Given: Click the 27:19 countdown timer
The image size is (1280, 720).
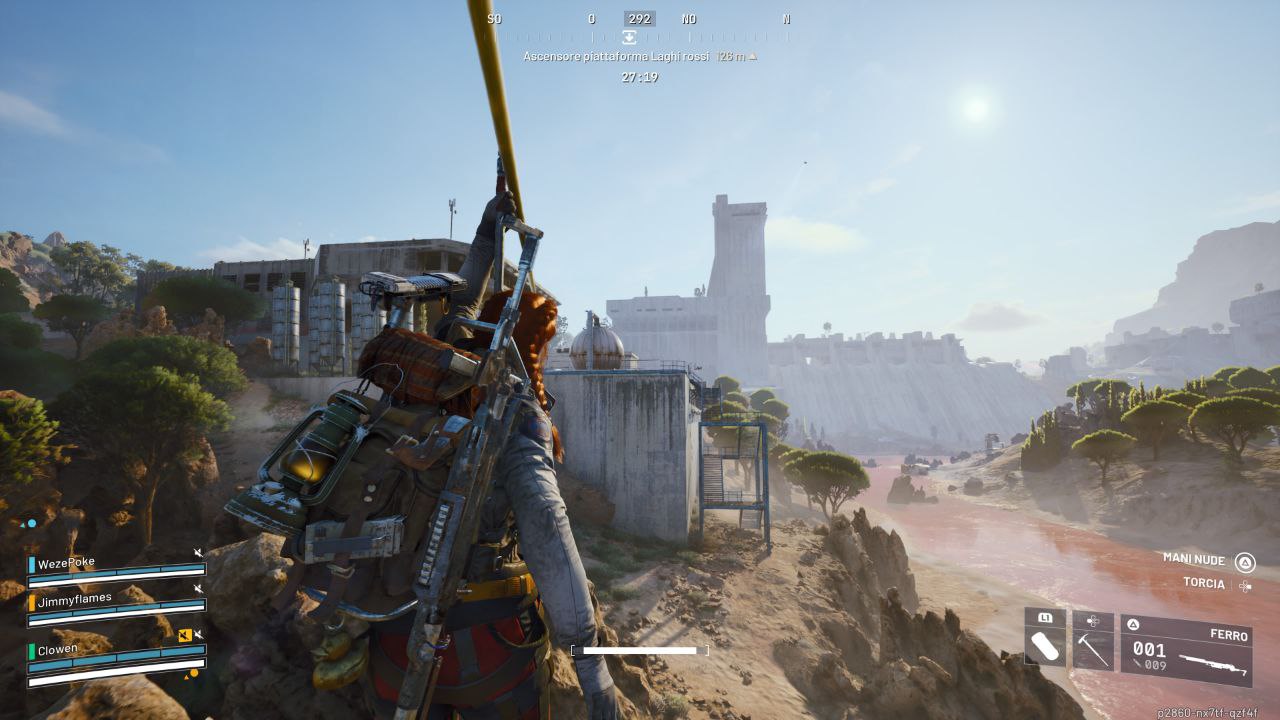Looking at the screenshot, I should (641, 76).
